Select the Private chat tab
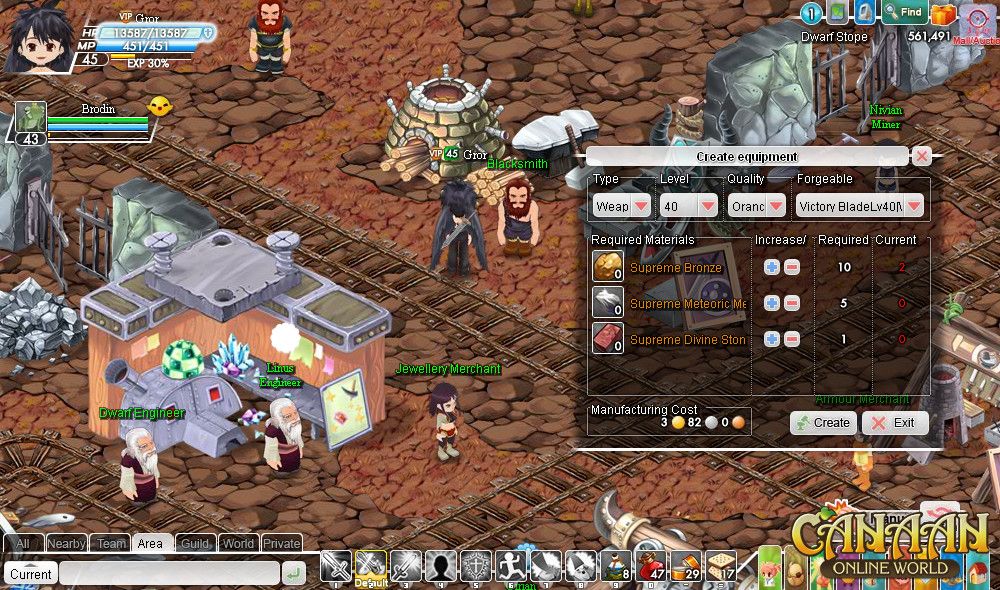The image size is (1000, 590). pos(281,543)
